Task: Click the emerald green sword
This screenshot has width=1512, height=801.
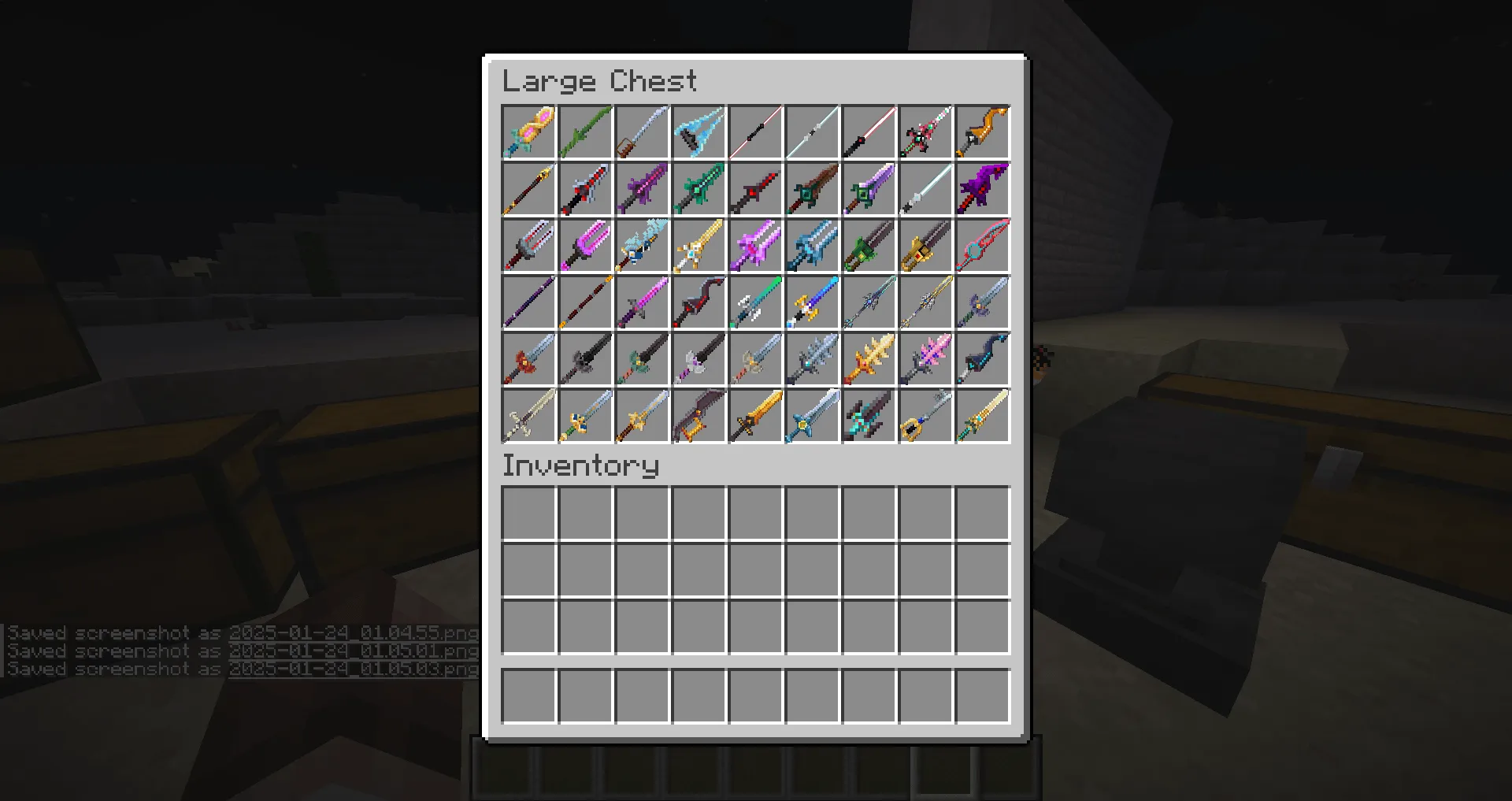Action: 699,188
